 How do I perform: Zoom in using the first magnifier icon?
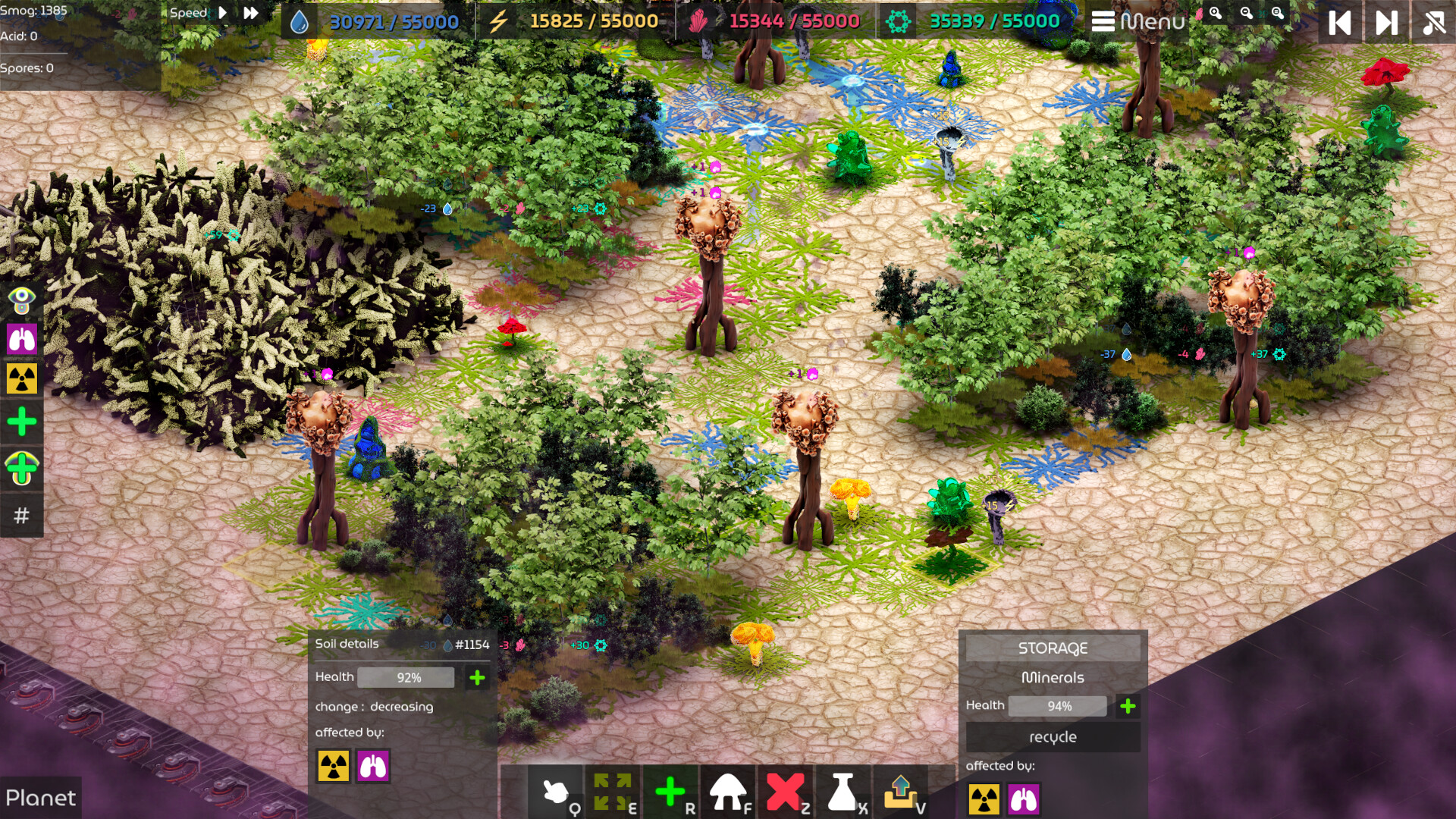click(x=1215, y=14)
